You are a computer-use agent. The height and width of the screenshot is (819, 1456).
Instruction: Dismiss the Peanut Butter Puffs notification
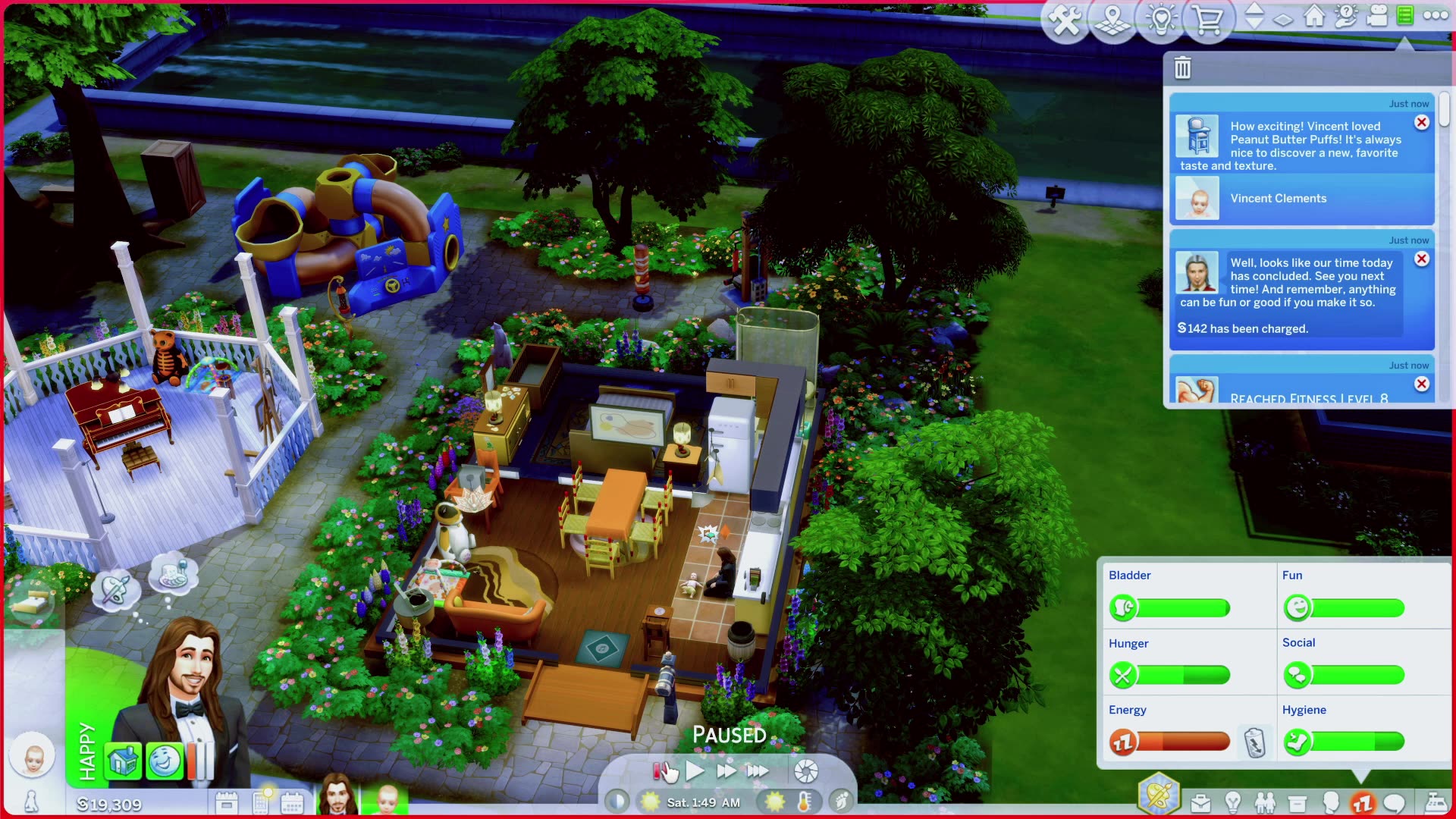point(1422,122)
